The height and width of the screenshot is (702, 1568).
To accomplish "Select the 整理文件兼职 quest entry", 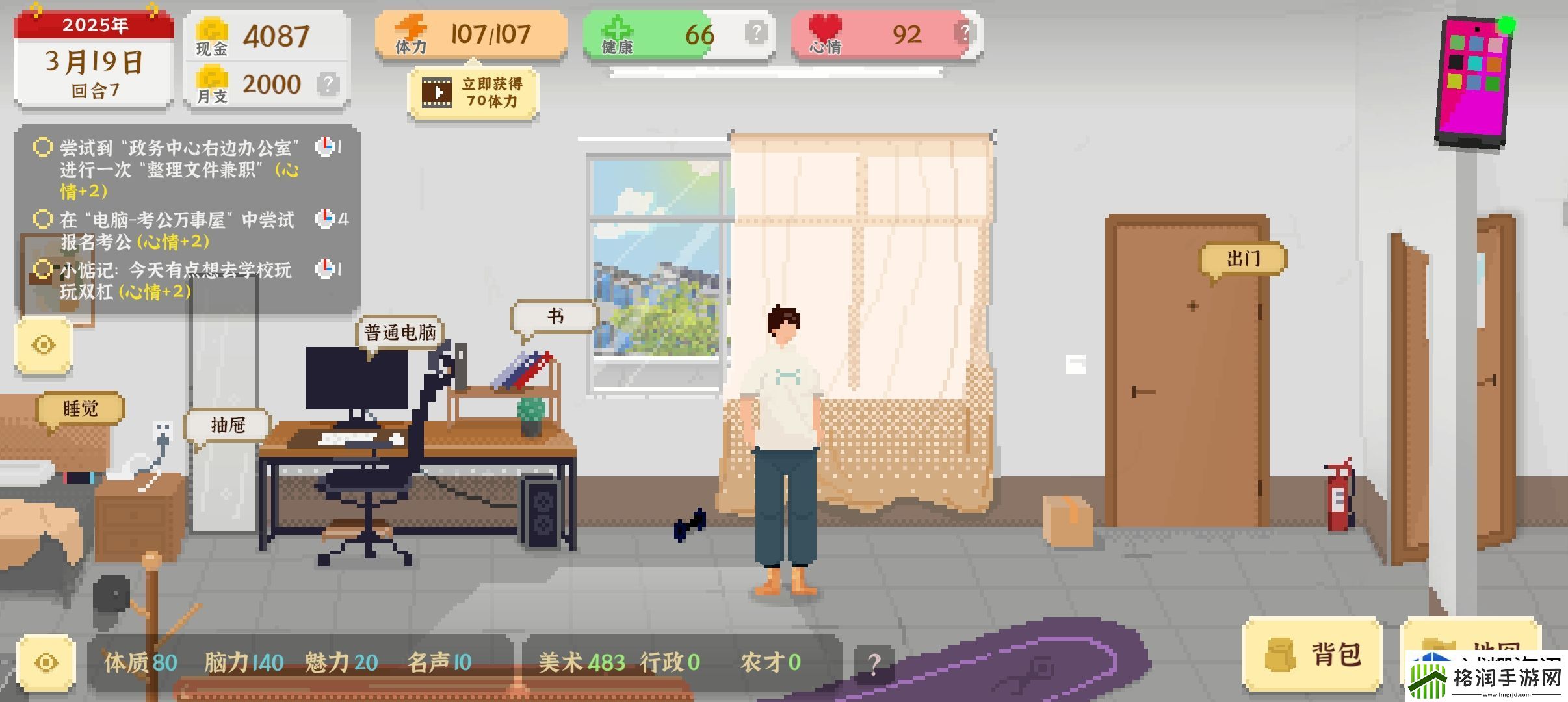I will [x=179, y=169].
